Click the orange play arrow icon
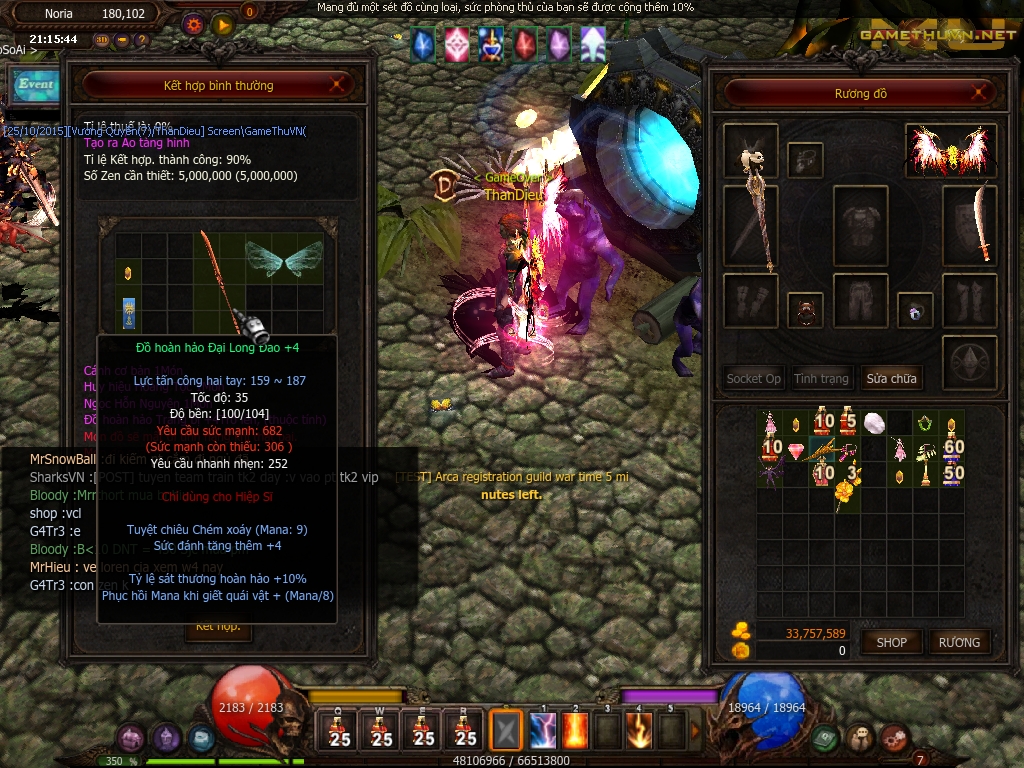The image size is (1024, 768). click(x=222, y=23)
